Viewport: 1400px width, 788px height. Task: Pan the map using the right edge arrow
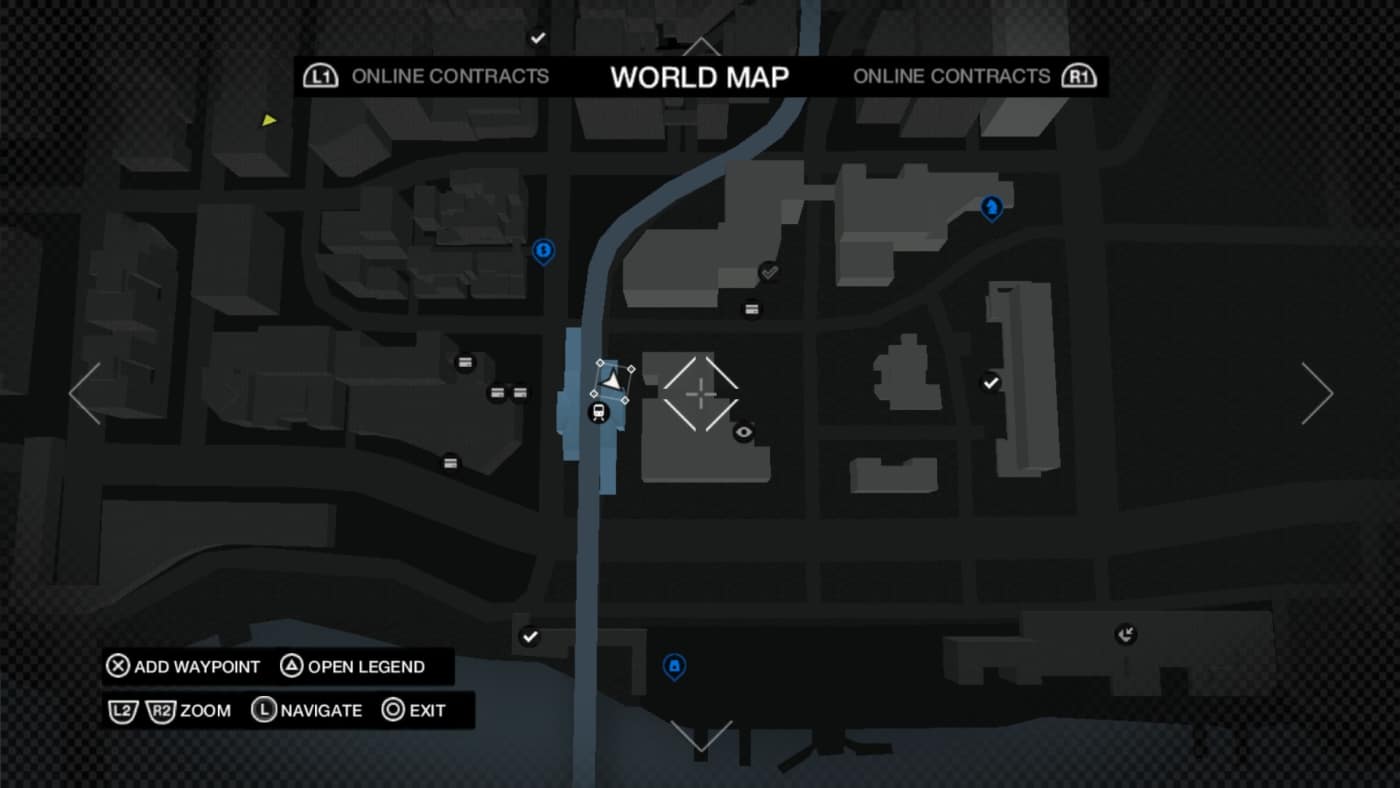coord(1317,393)
